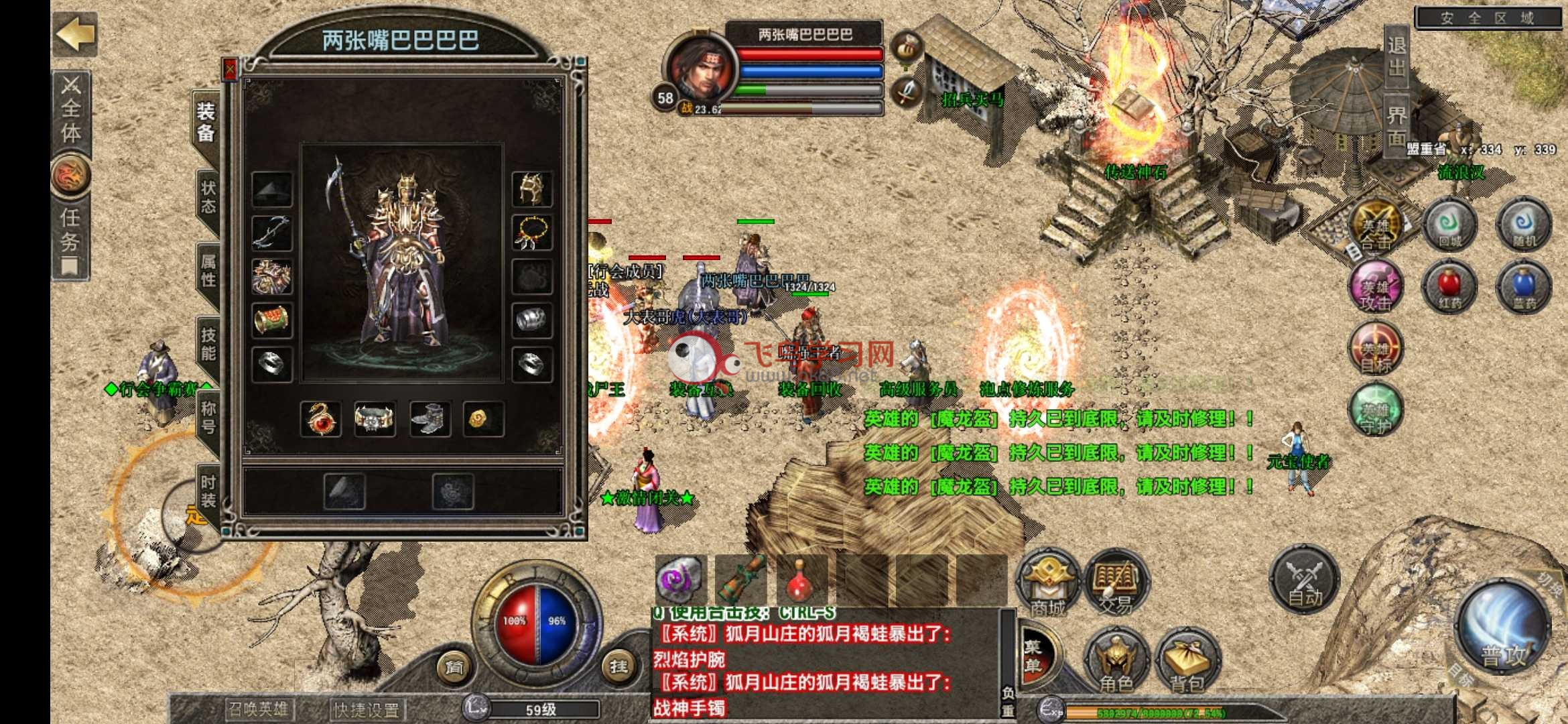Click the red gem swan amulet slot
Image resolution: width=1568 pixels, height=724 pixels.
pyautogui.click(x=320, y=419)
